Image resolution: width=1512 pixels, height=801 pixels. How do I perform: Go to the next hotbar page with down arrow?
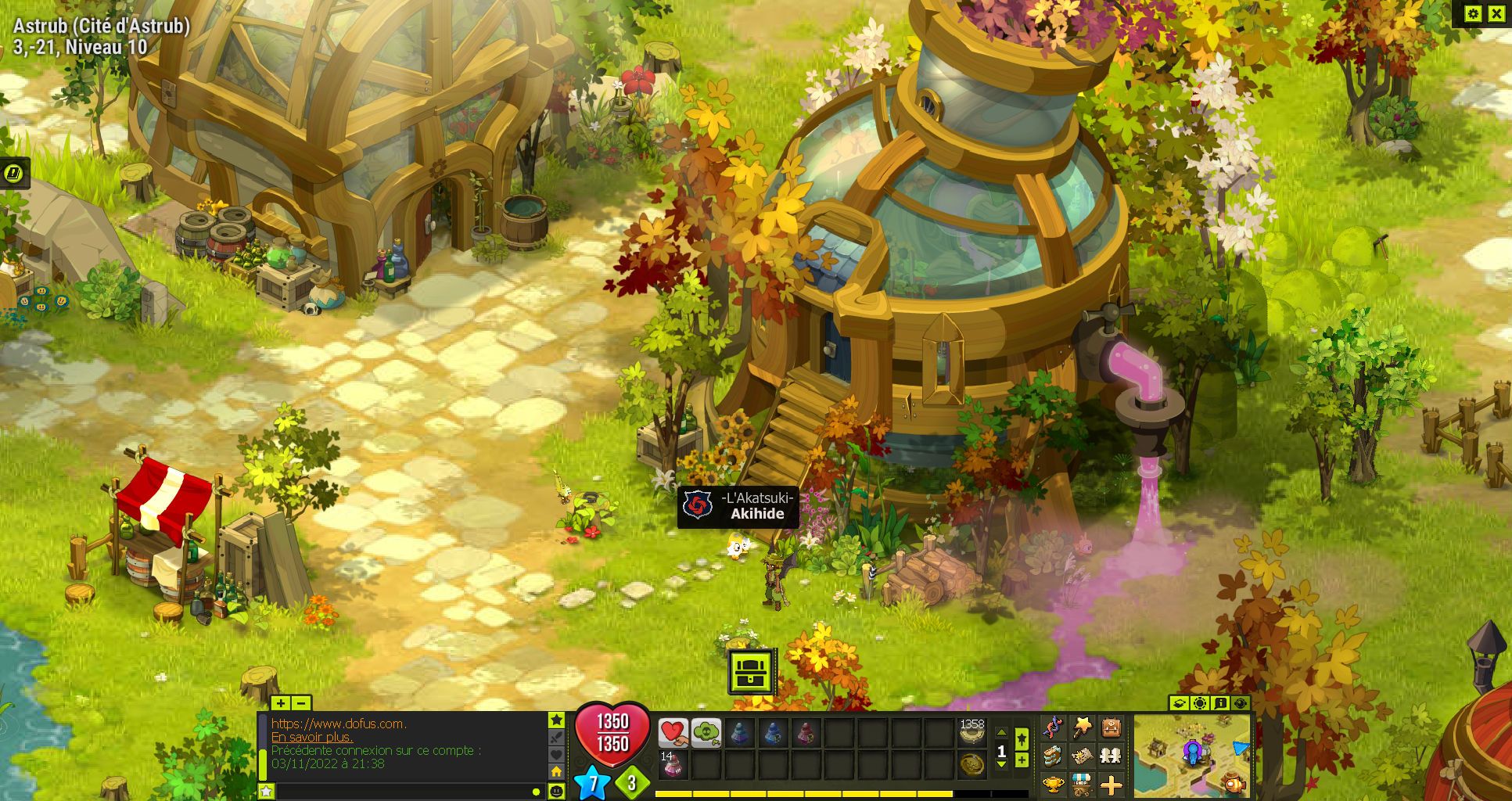(1001, 764)
